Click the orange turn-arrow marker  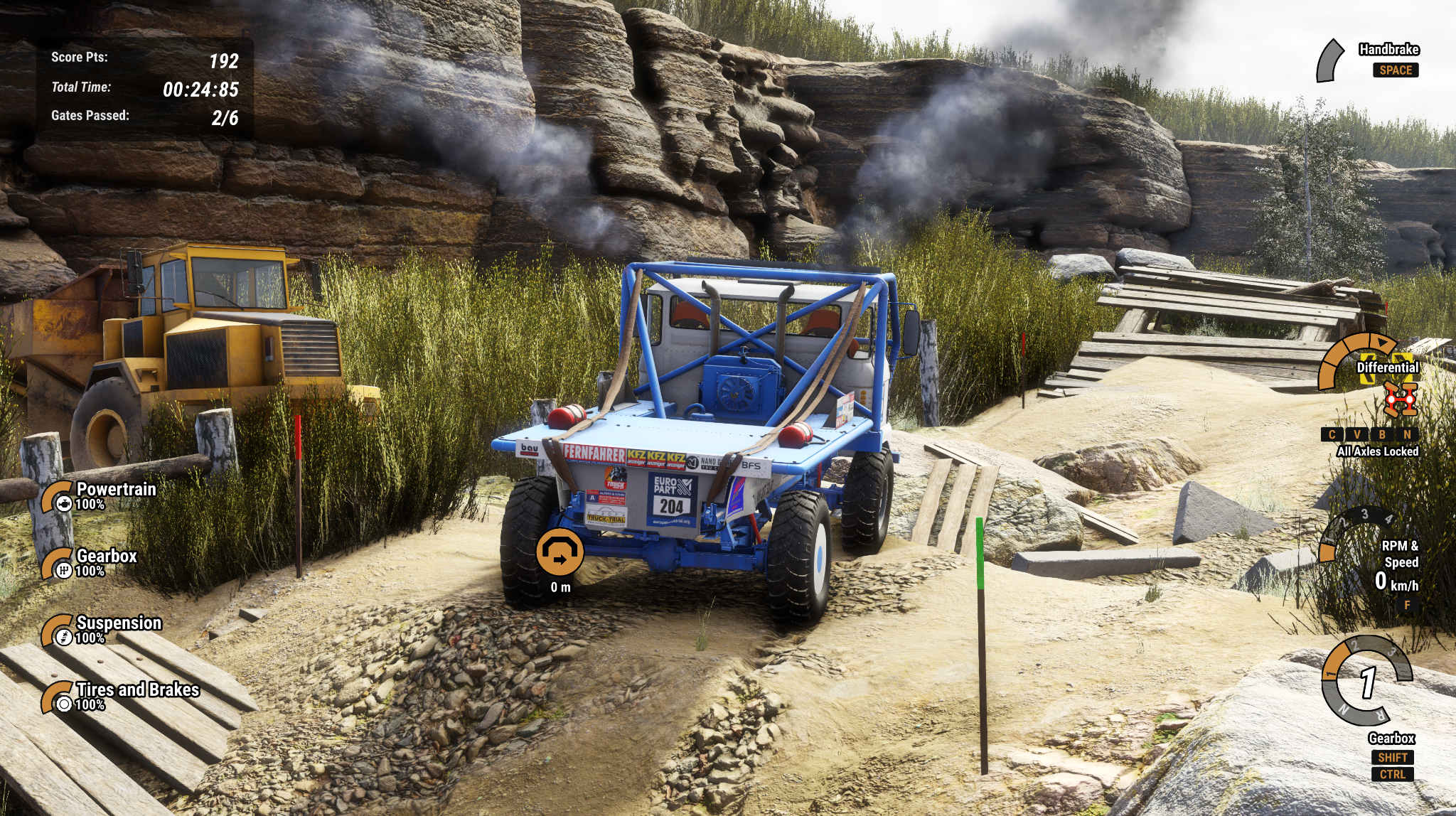pyautogui.click(x=560, y=552)
